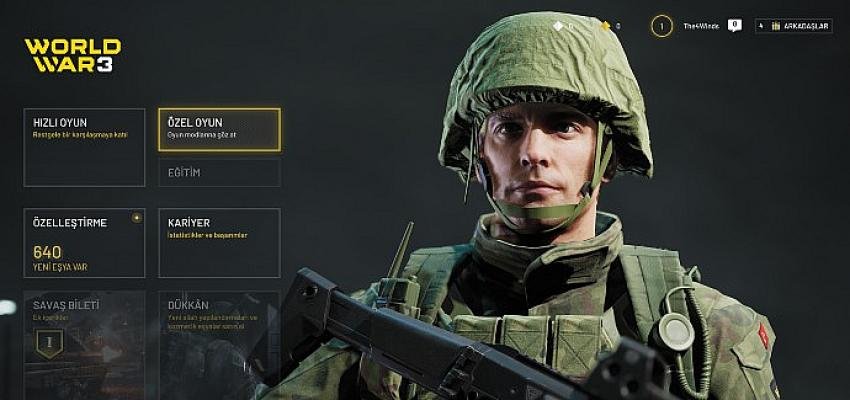Image resolution: width=850 pixels, height=400 pixels.
Task: Show the Kariyer career tile
Action: pos(219,242)
